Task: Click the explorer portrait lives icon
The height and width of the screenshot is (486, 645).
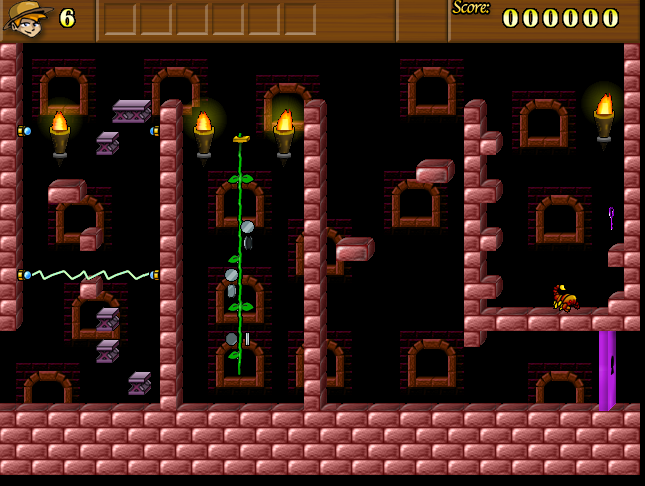Action: tap(28, 18)
